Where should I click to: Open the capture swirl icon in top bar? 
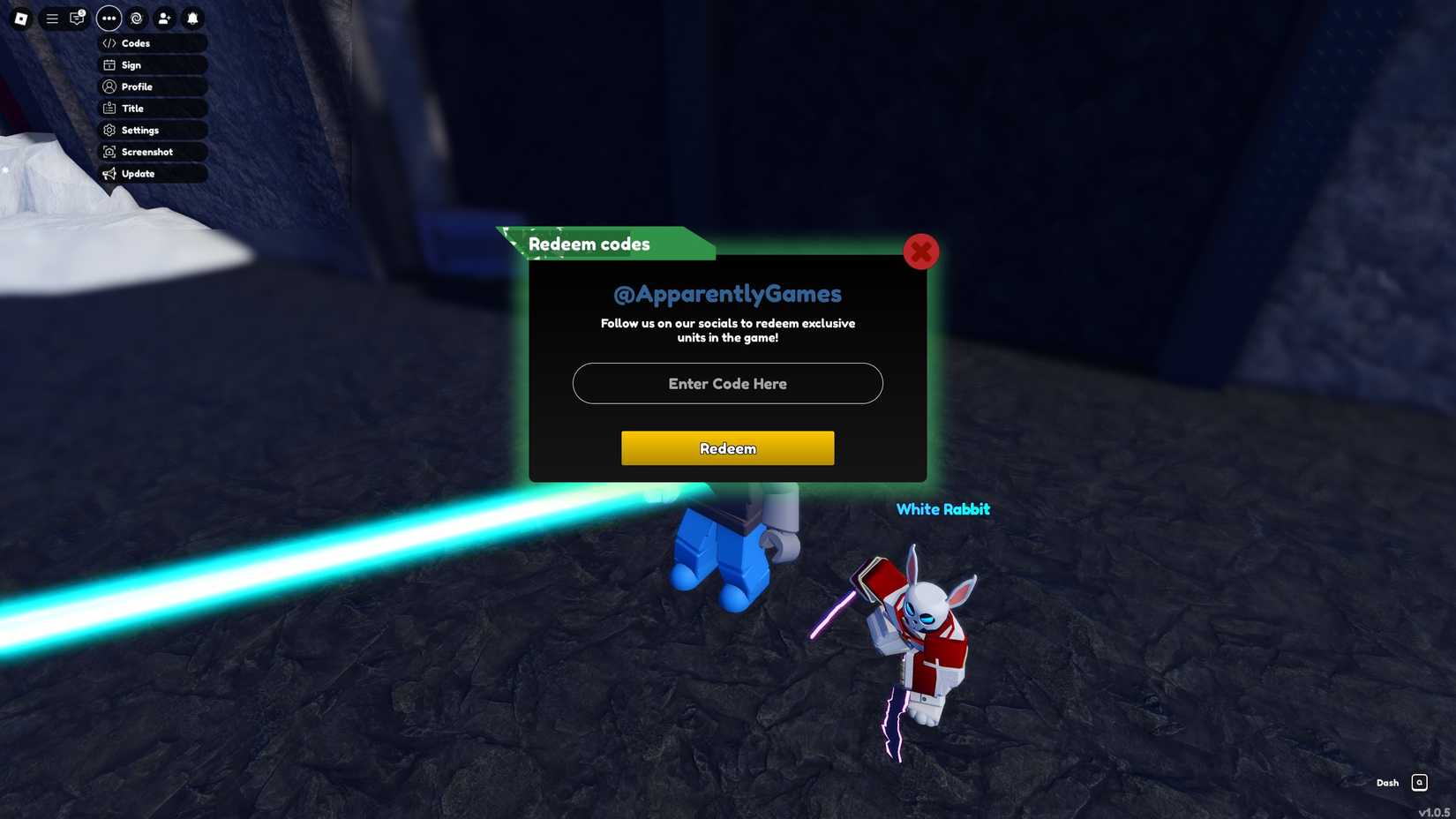[x=136, y=19]
